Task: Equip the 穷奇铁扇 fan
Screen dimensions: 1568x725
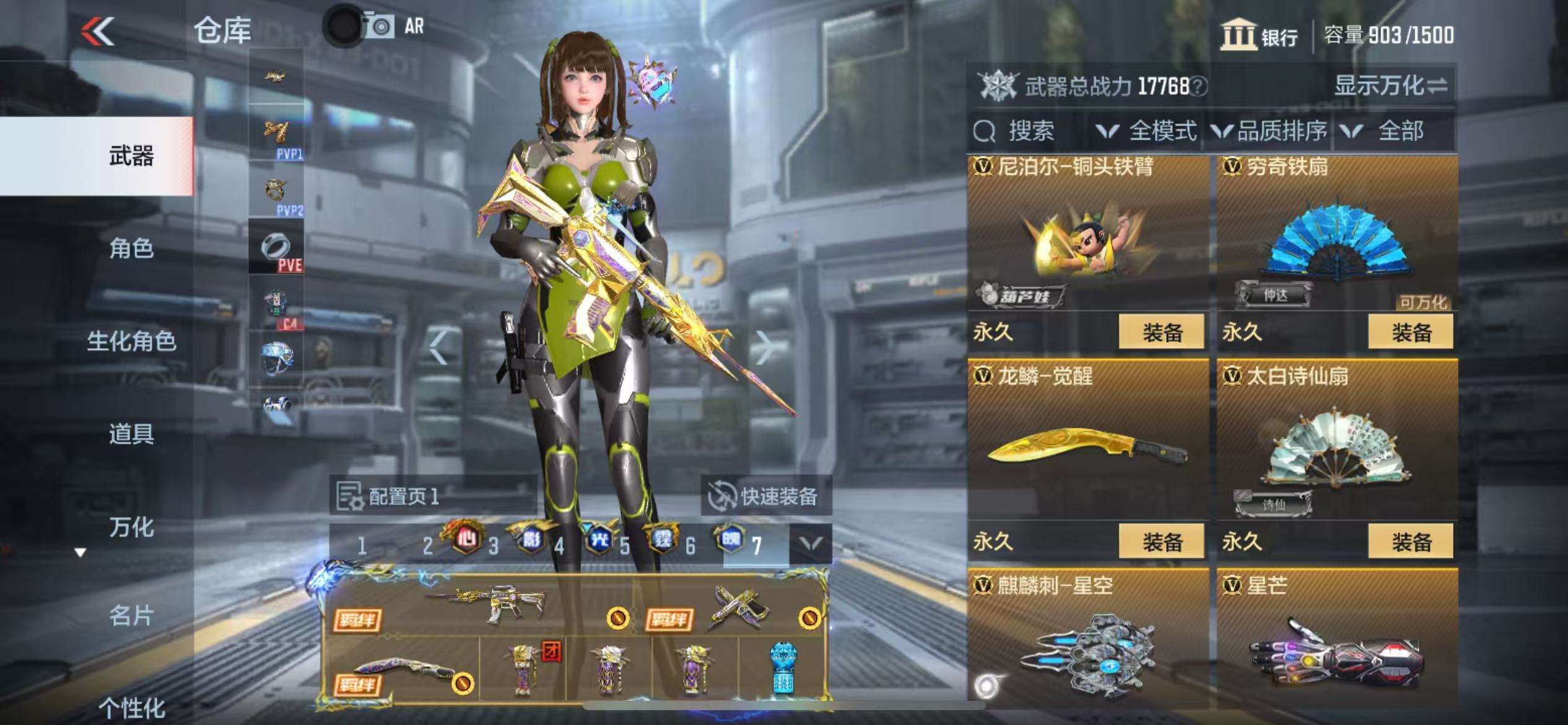Action: (1411, 332)
